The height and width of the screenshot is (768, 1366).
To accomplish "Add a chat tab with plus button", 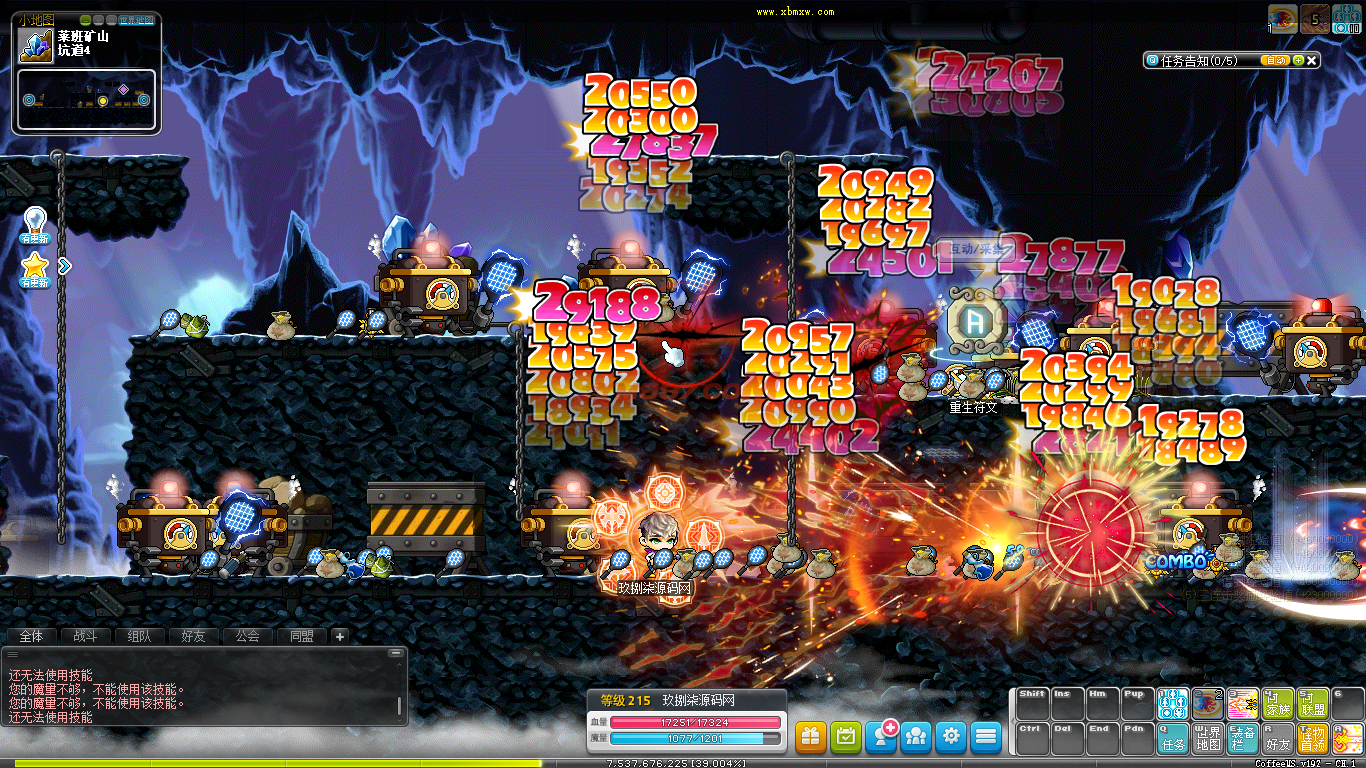I will [x=339, y=636].
